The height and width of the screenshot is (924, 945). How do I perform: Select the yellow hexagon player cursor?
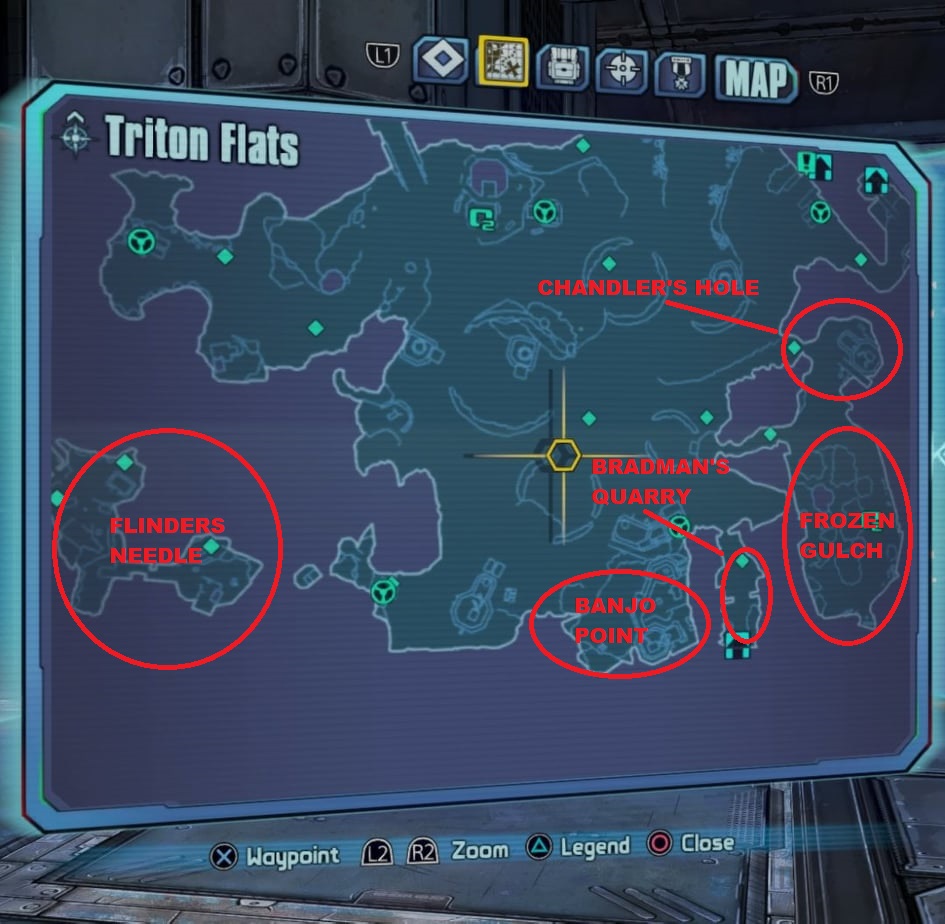tap(563, 456)
